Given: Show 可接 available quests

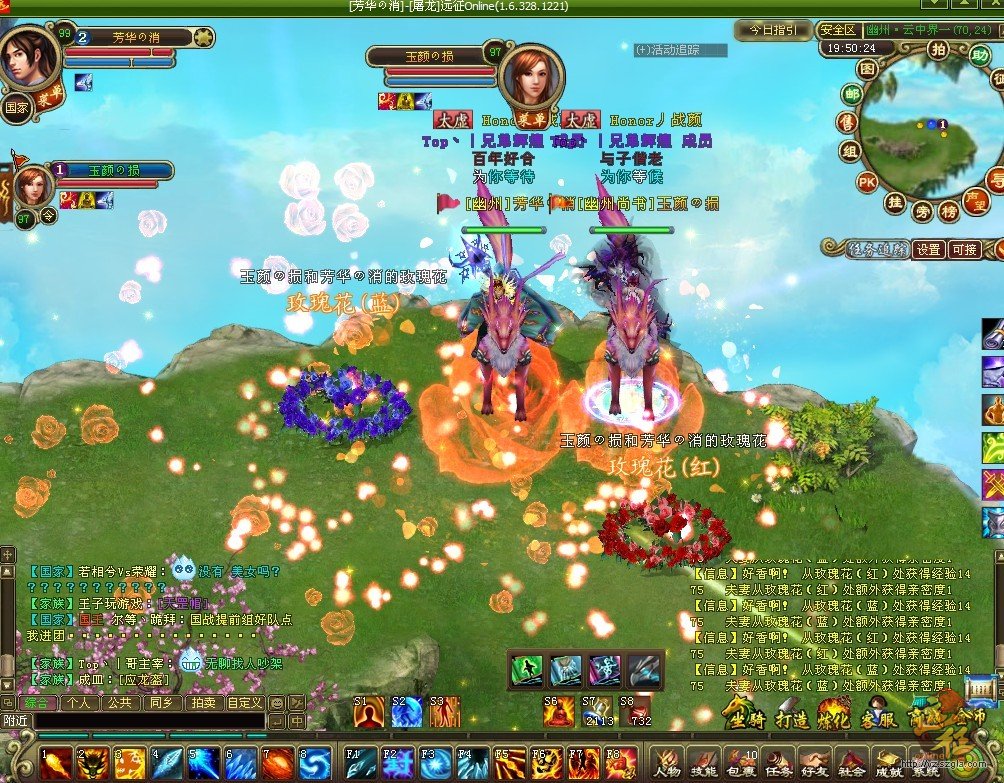Looking at the screenshot, I should point(965,249).
